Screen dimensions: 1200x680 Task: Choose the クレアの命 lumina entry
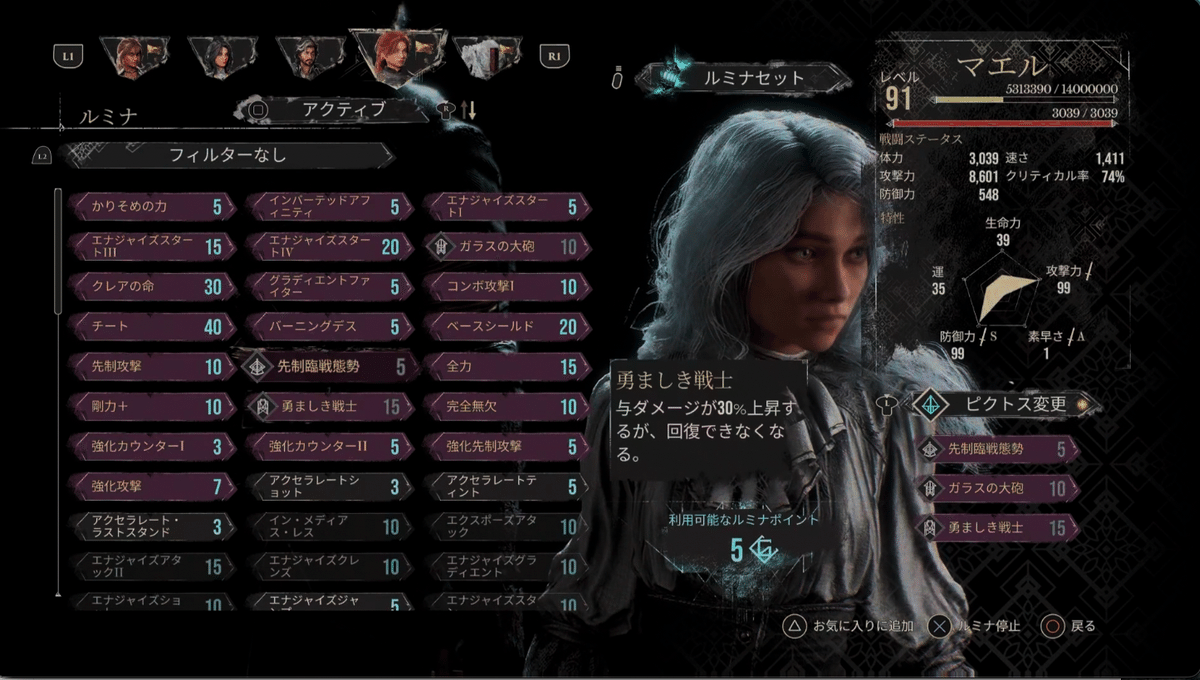[x=152, y=287]
